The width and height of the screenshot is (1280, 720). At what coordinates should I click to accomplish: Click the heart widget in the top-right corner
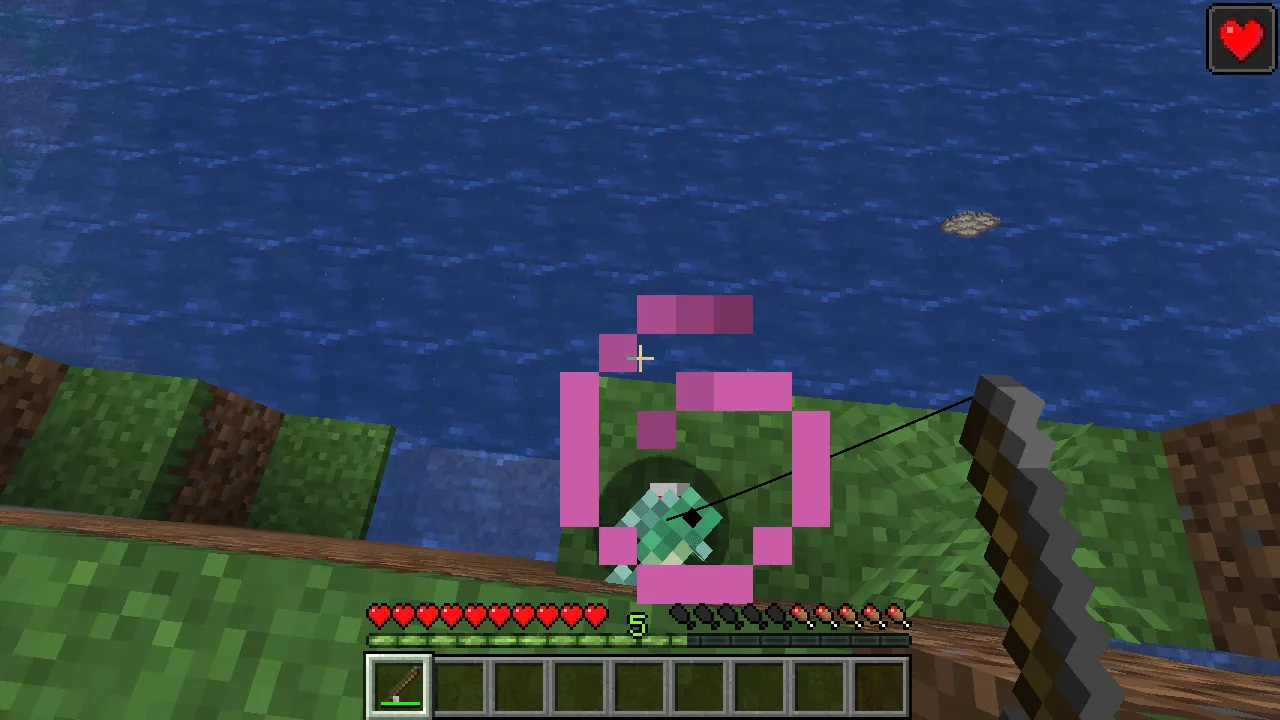[x=1240, y=38]
